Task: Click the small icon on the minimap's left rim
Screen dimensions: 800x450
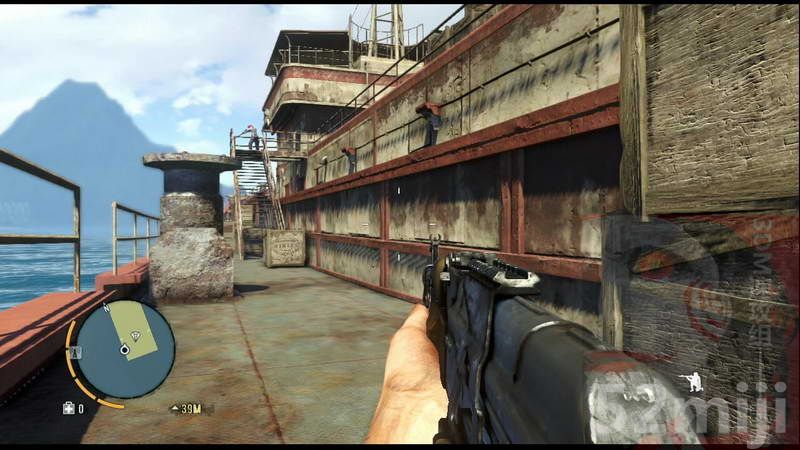Action: 75,350
